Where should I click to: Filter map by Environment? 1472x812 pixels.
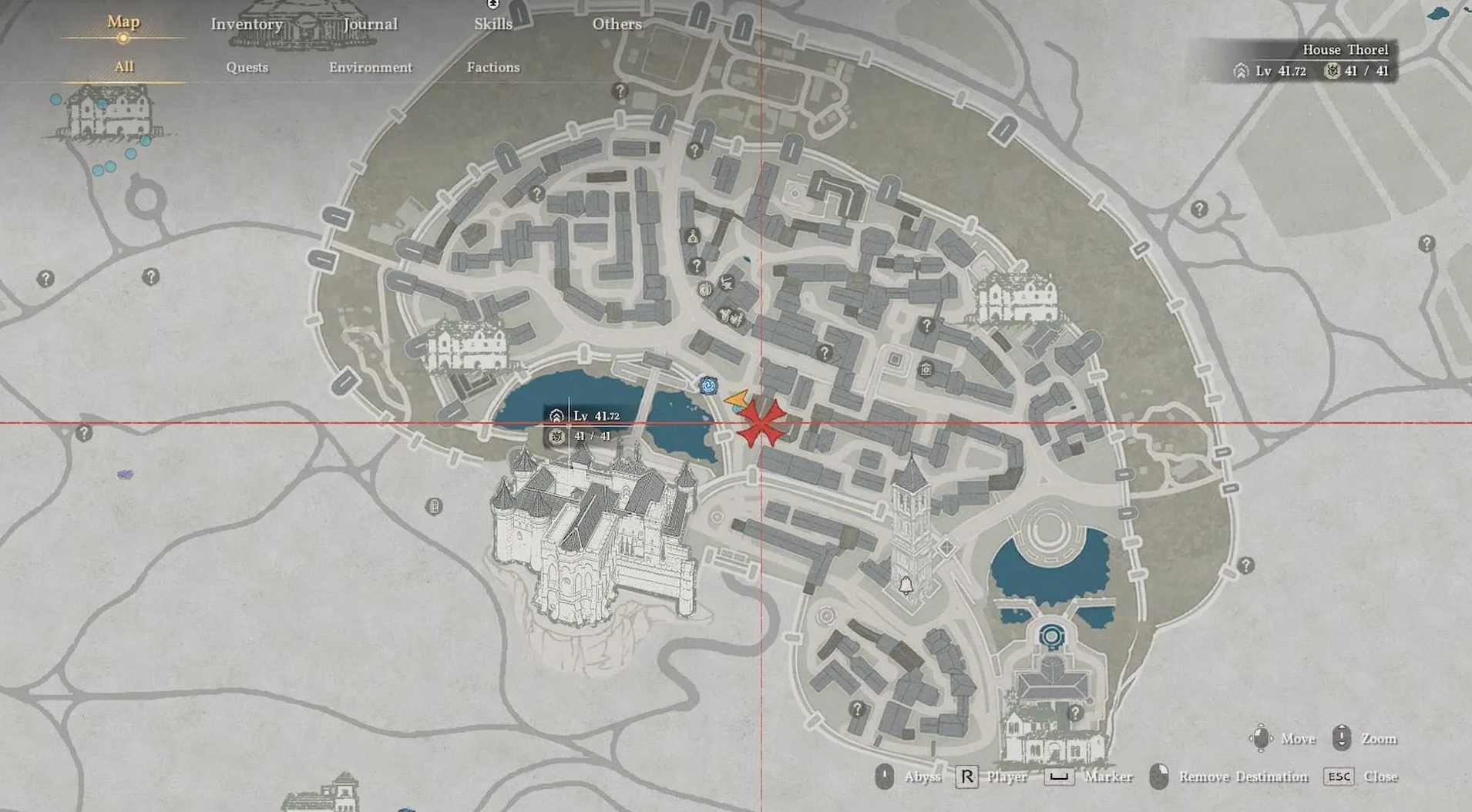pyautogui.click(x=370, y=67)
